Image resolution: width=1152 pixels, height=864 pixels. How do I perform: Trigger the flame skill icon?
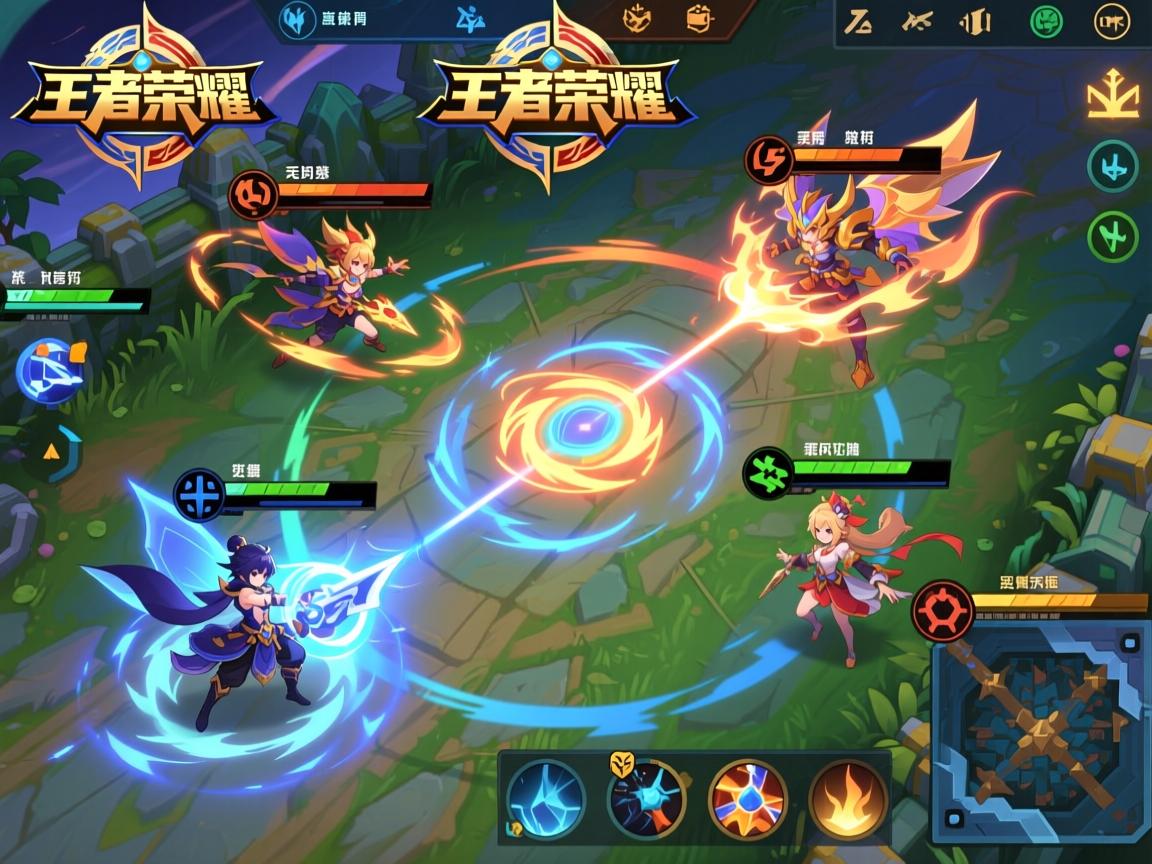848,799
